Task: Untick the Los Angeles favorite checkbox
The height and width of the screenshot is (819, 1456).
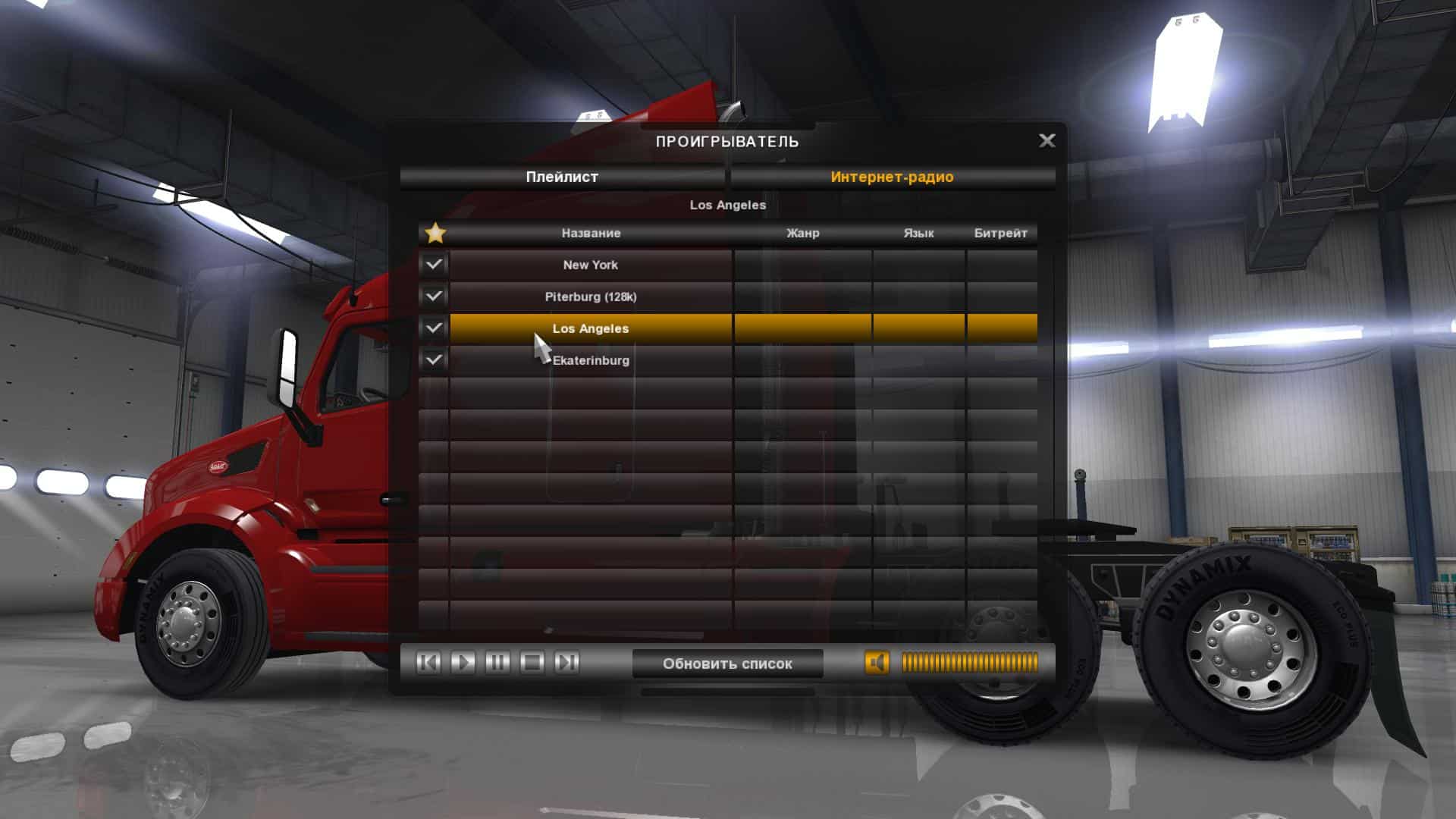Action: click(434, 328)
